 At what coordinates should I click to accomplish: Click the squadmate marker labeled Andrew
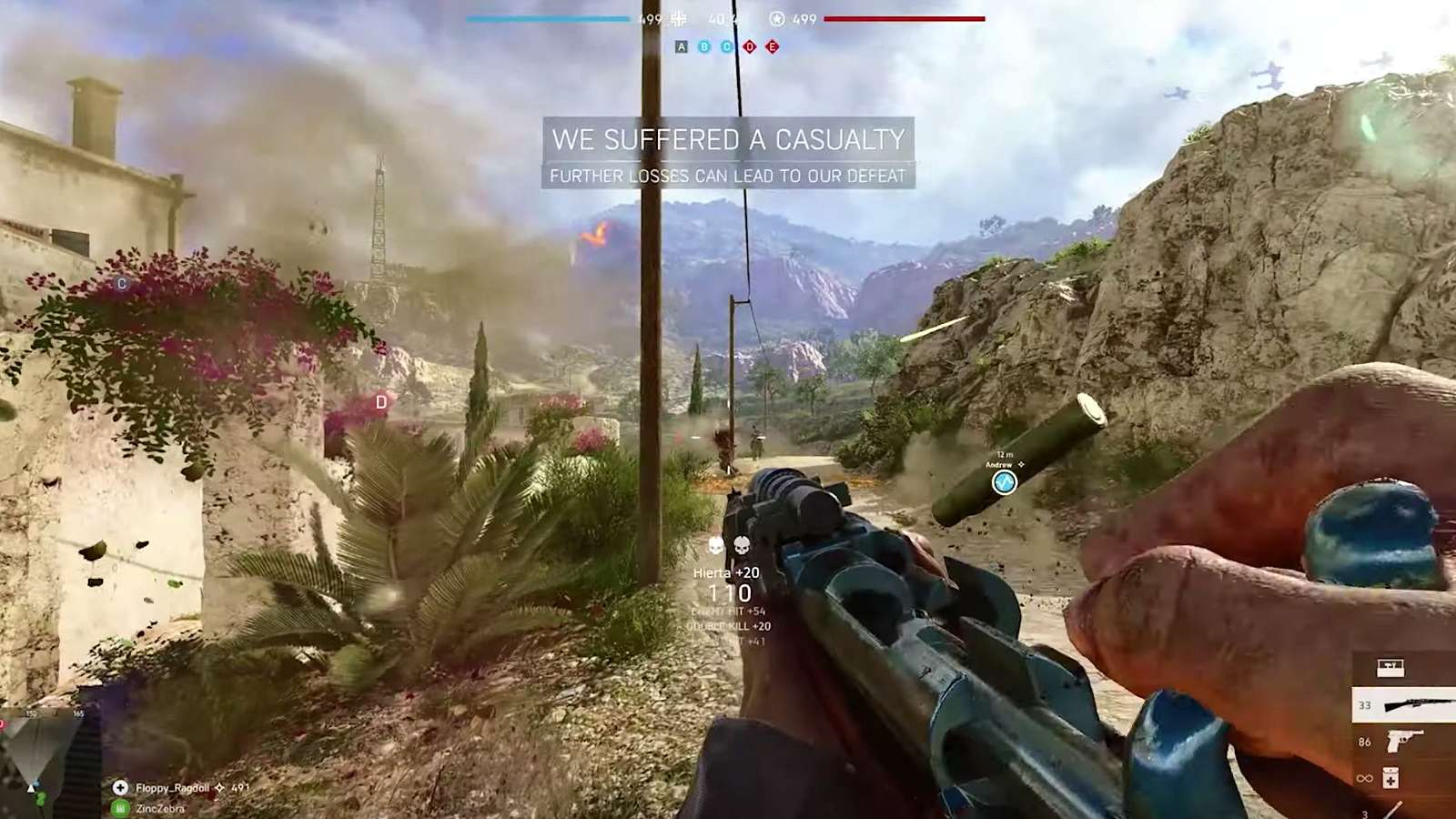[1005, 484]
